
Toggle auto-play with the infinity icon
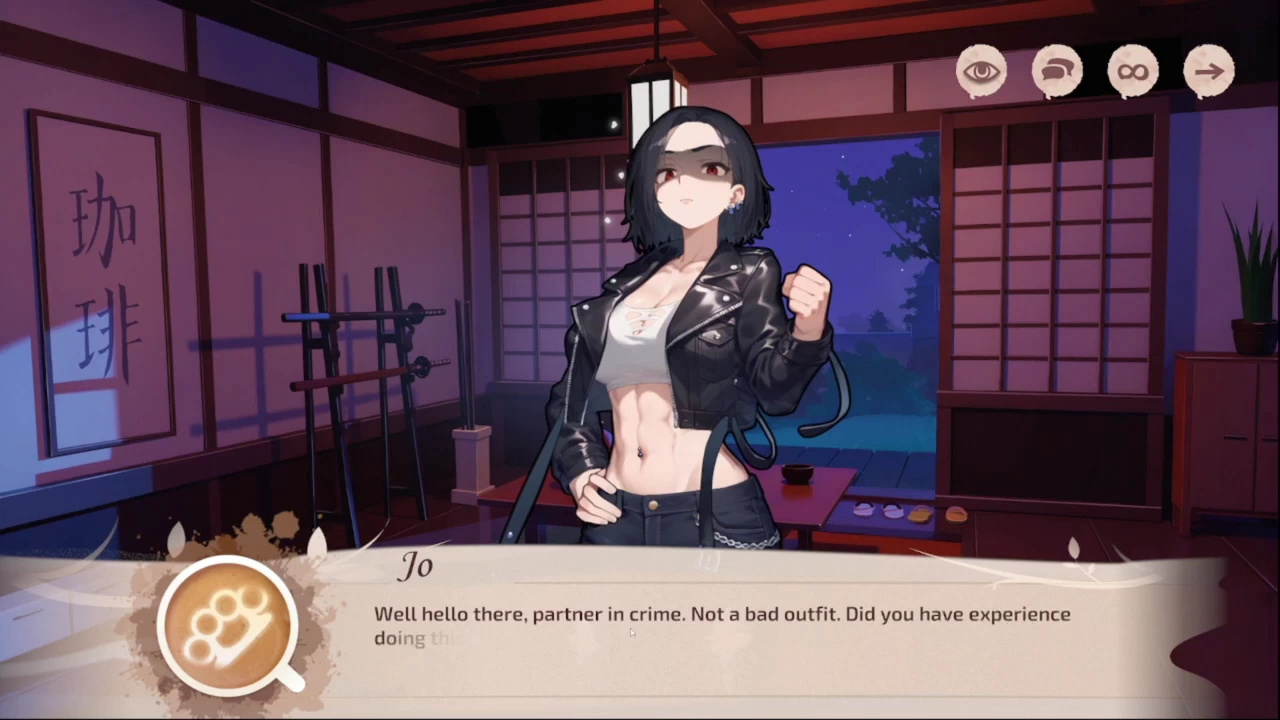tap(1133, 71)
